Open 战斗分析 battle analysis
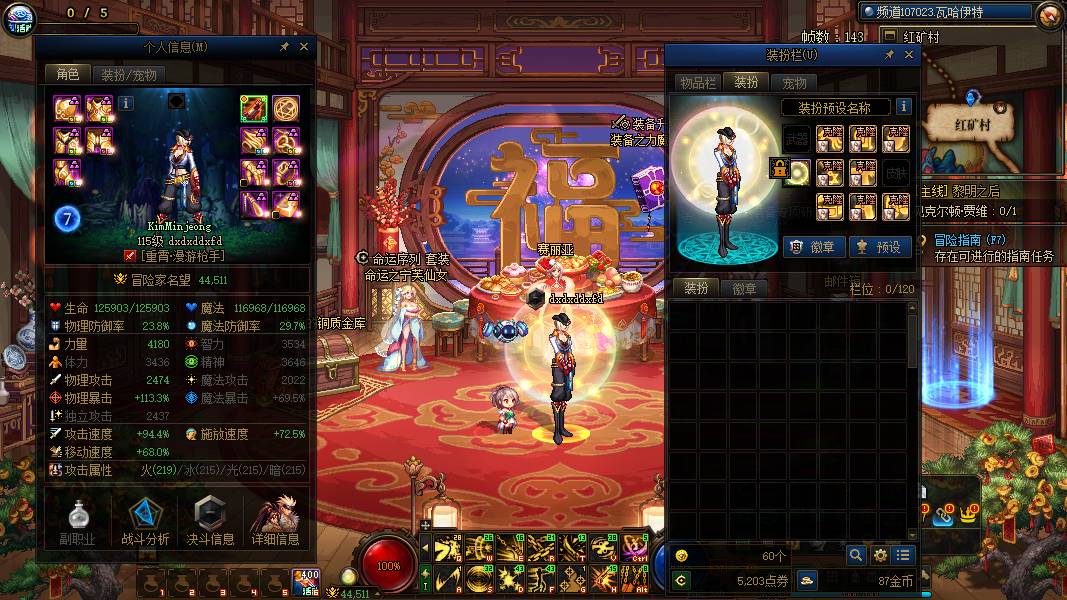Image resolution: width=1067 pixels, height=600 pixels. [145, 522]
